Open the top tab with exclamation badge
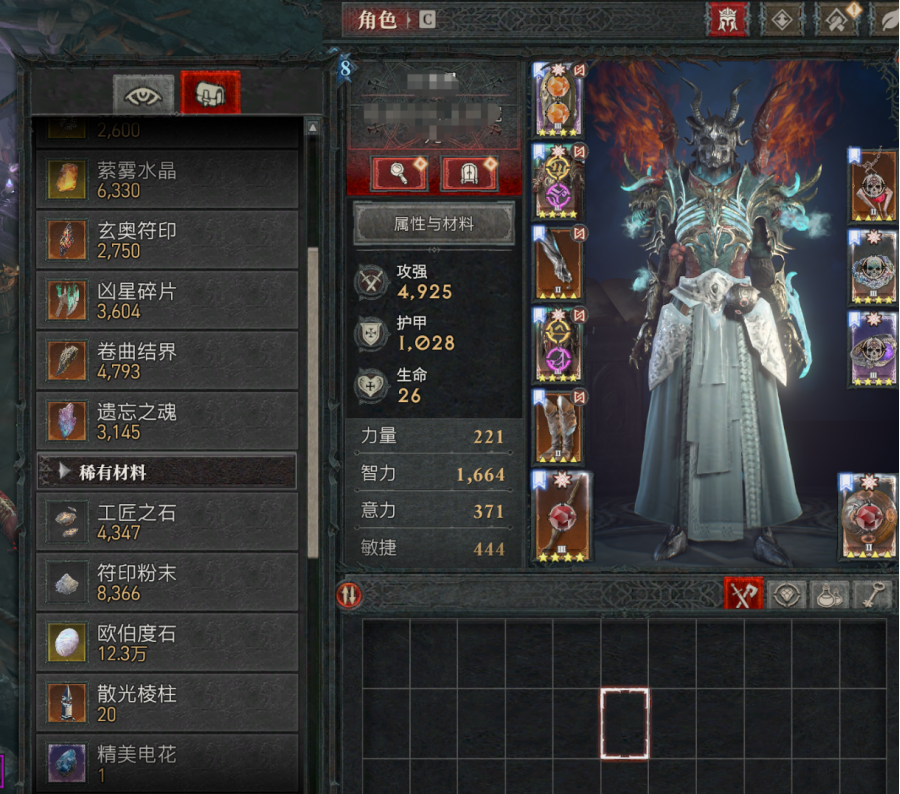The height and width of the screenshot is (794, 900). (838, 20)
